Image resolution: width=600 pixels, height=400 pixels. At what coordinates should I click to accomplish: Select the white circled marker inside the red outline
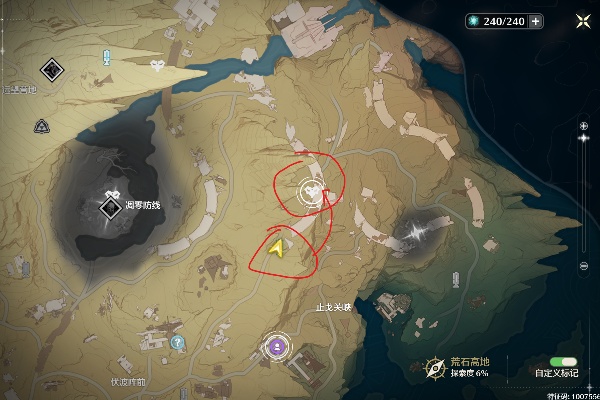313,189
